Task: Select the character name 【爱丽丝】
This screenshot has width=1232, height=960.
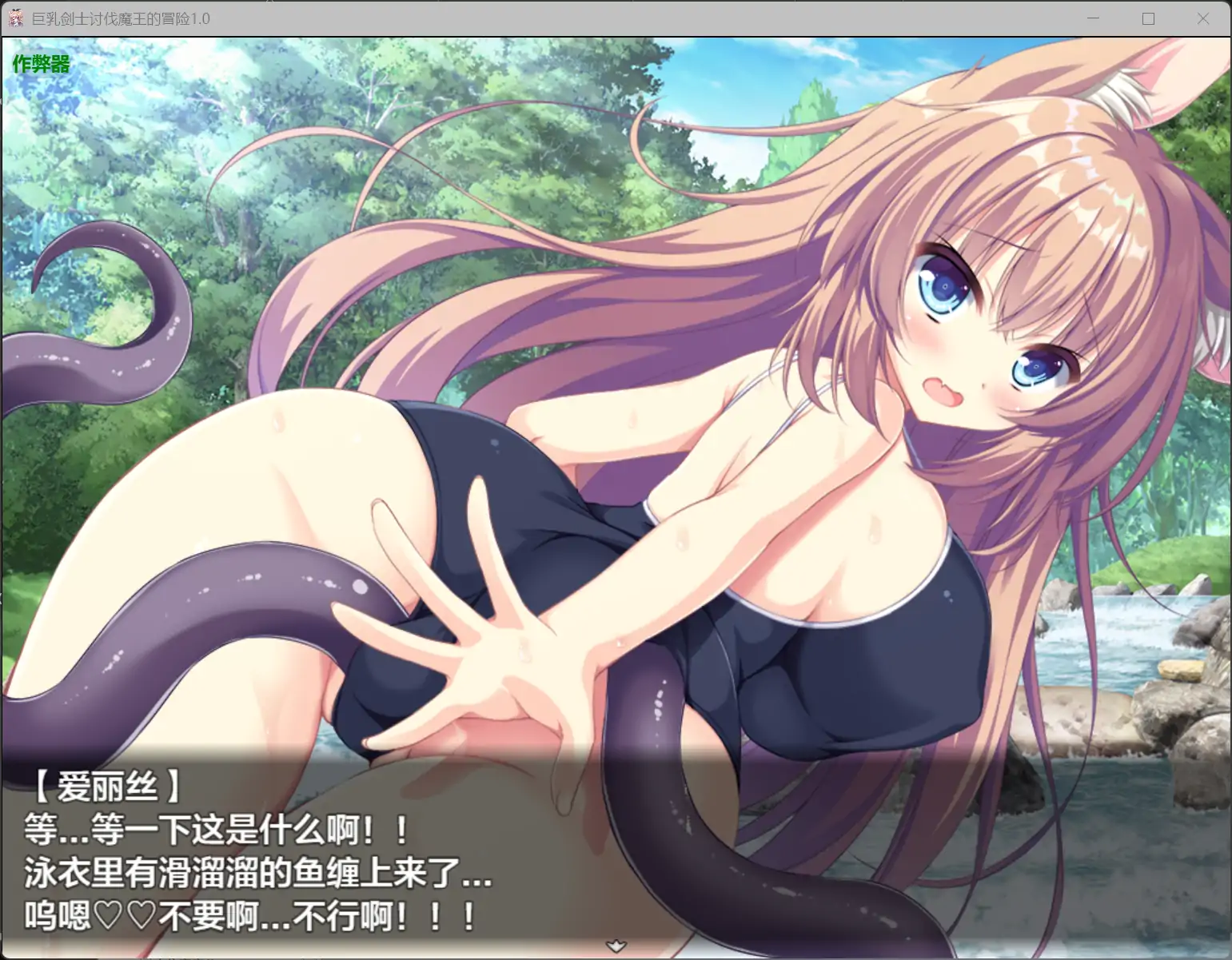Action: click(108, 787)
